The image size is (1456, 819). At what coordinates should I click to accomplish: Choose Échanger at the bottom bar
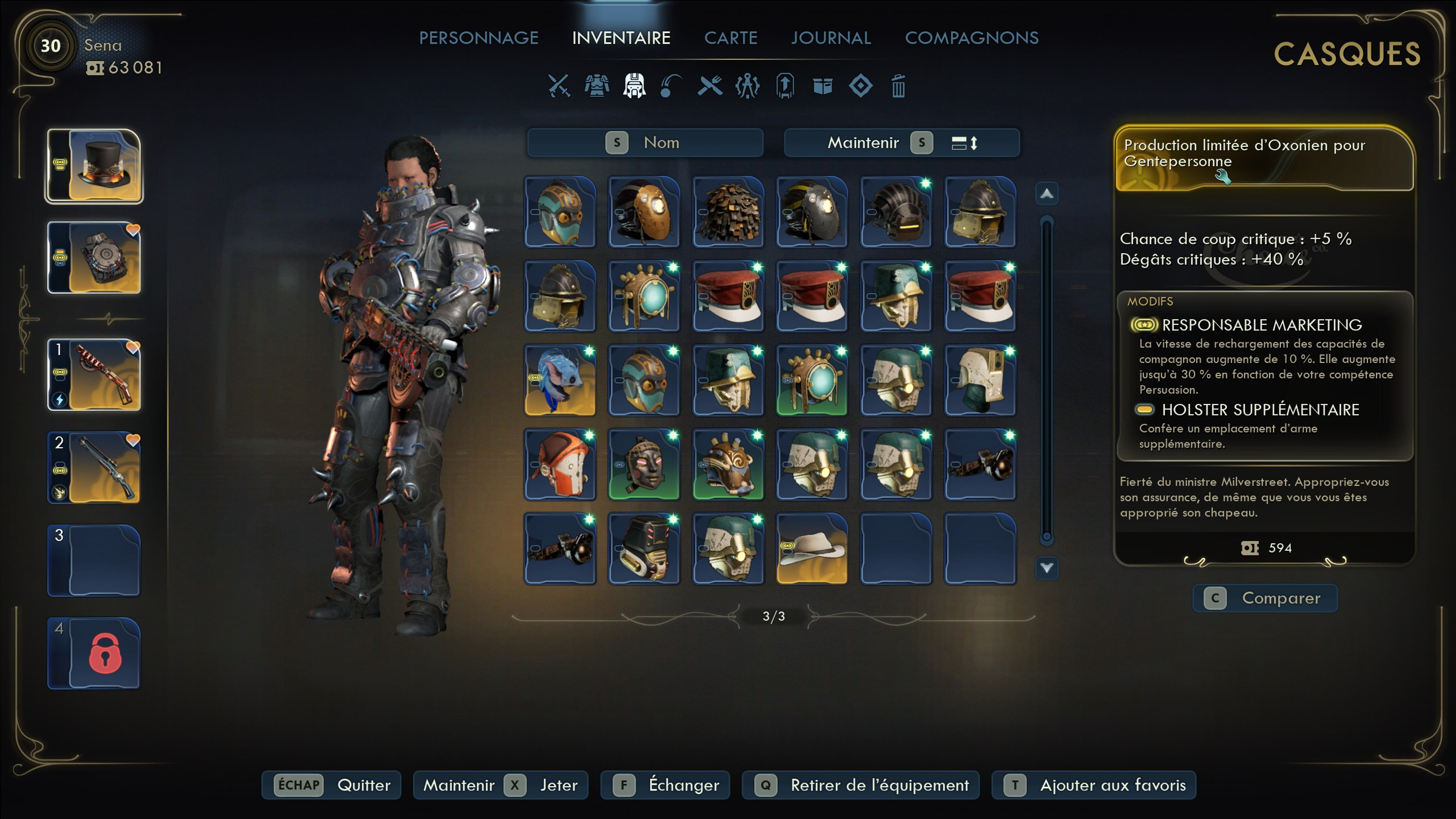665,785
